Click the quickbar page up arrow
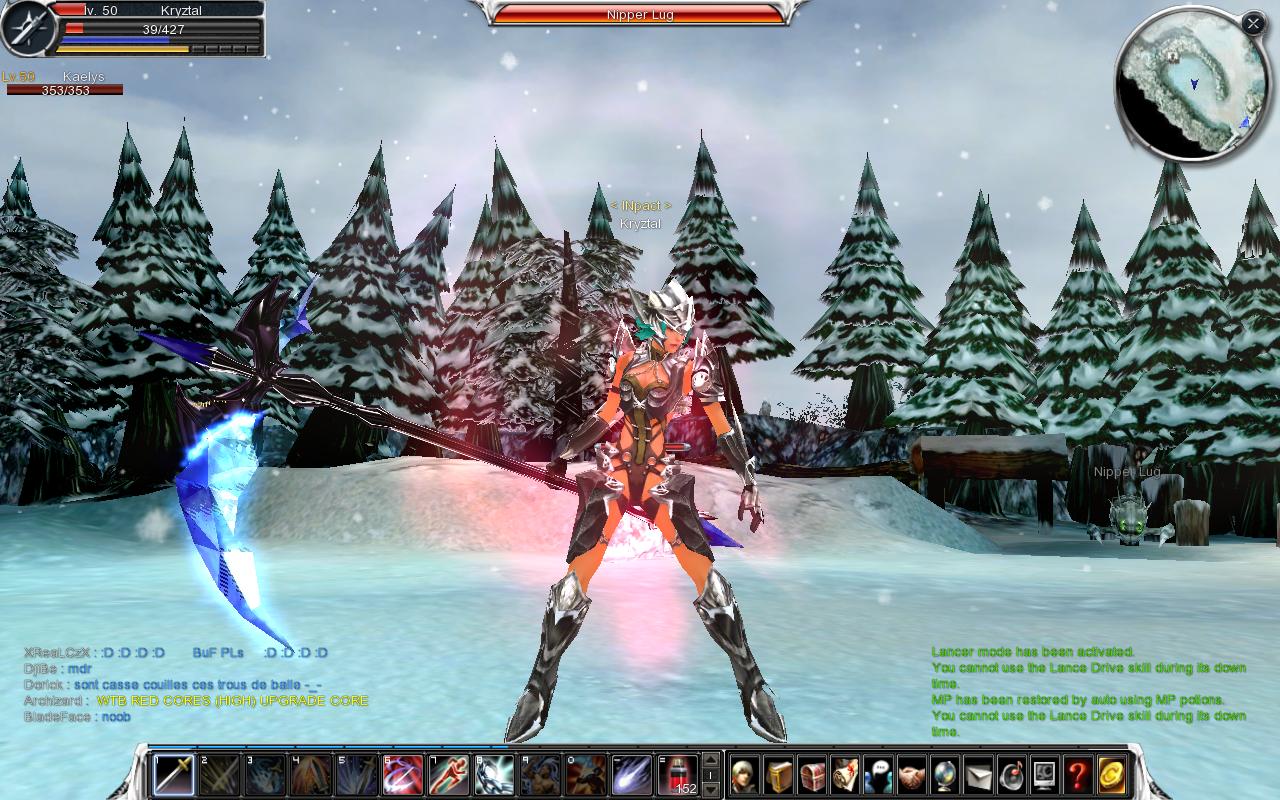1280x800 pixels. point(711,760)
